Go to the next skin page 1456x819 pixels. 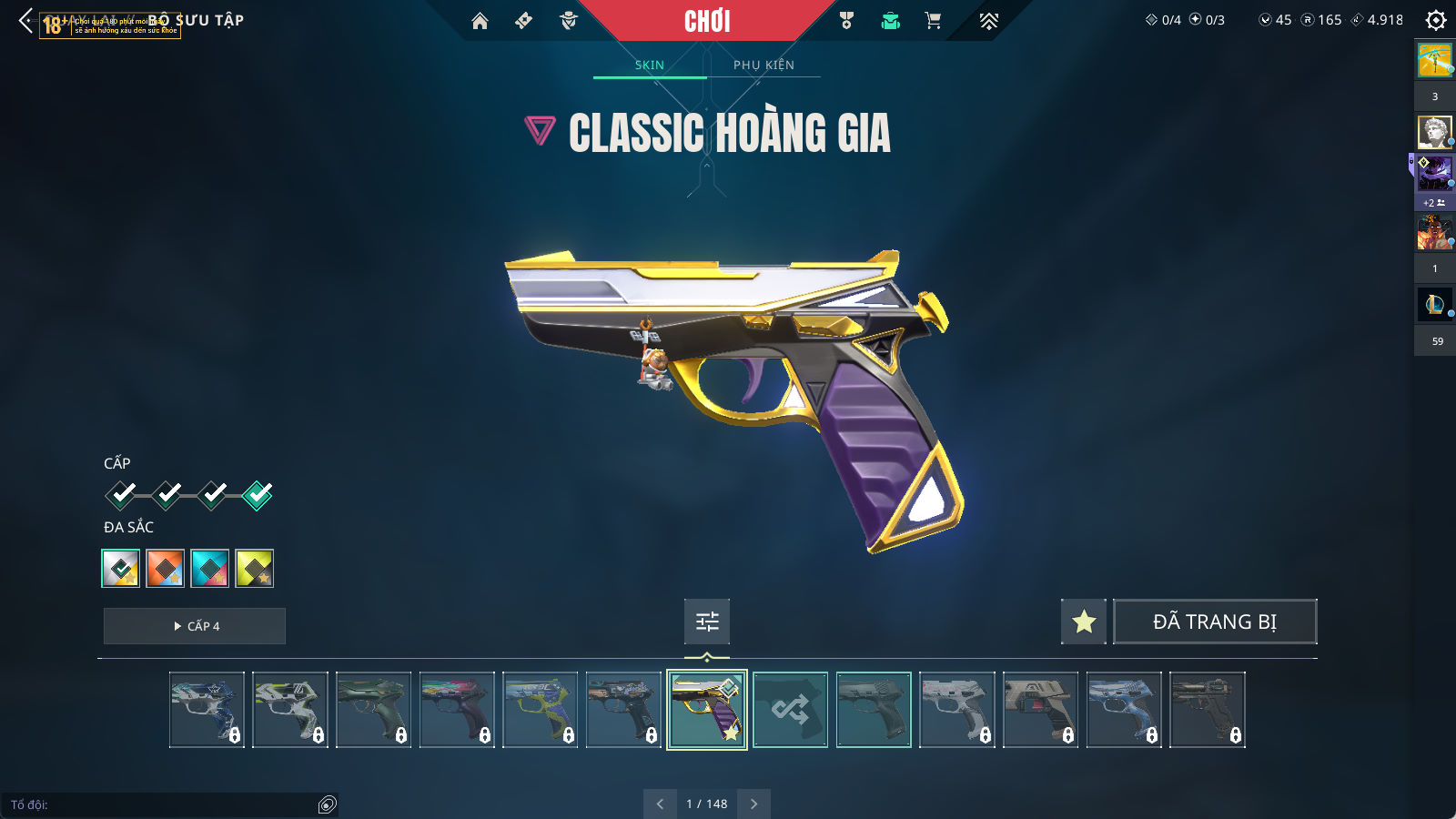tap(753, 804)
